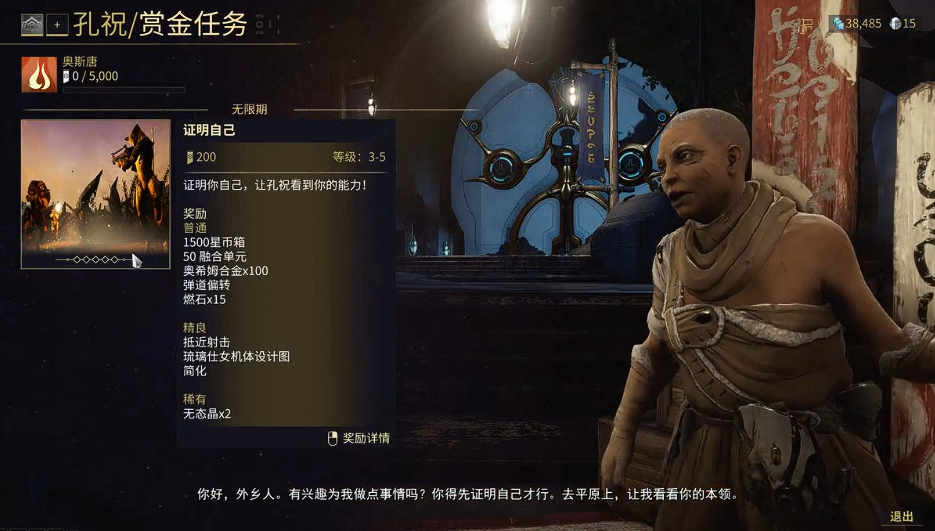Select the 证明自己 bounty title

[209, 130]
